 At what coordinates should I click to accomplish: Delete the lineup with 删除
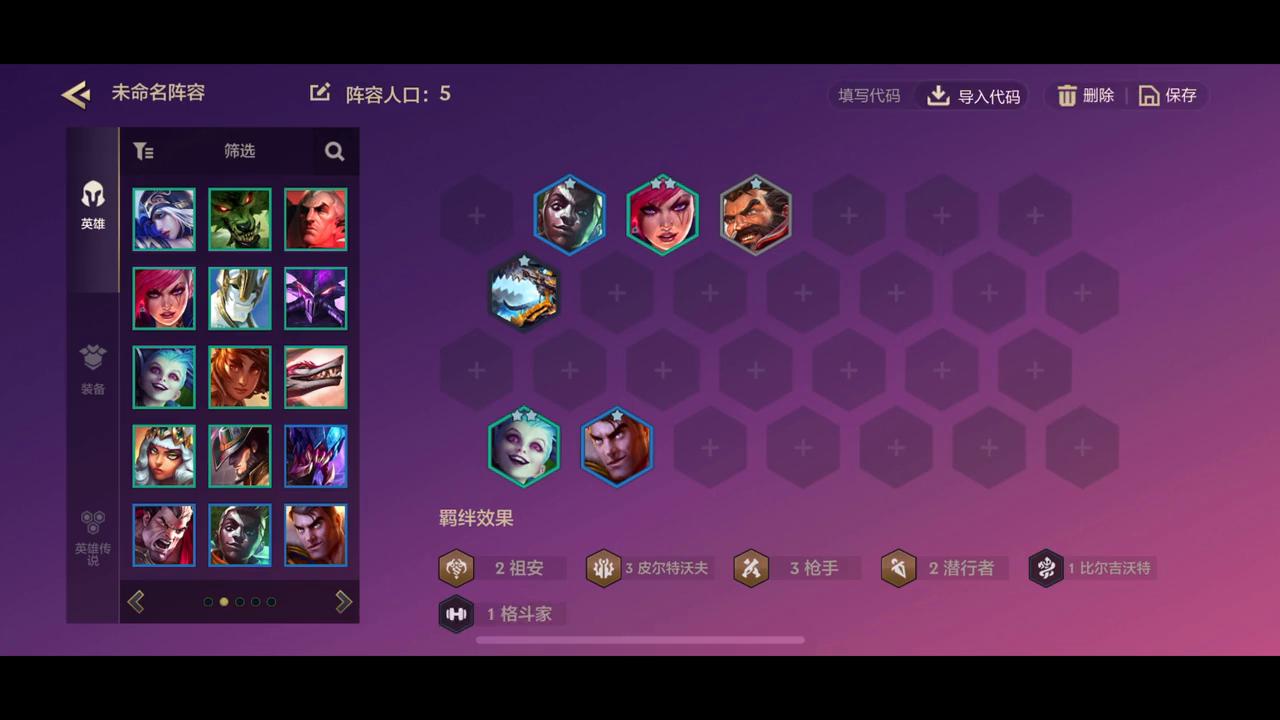1087,95
